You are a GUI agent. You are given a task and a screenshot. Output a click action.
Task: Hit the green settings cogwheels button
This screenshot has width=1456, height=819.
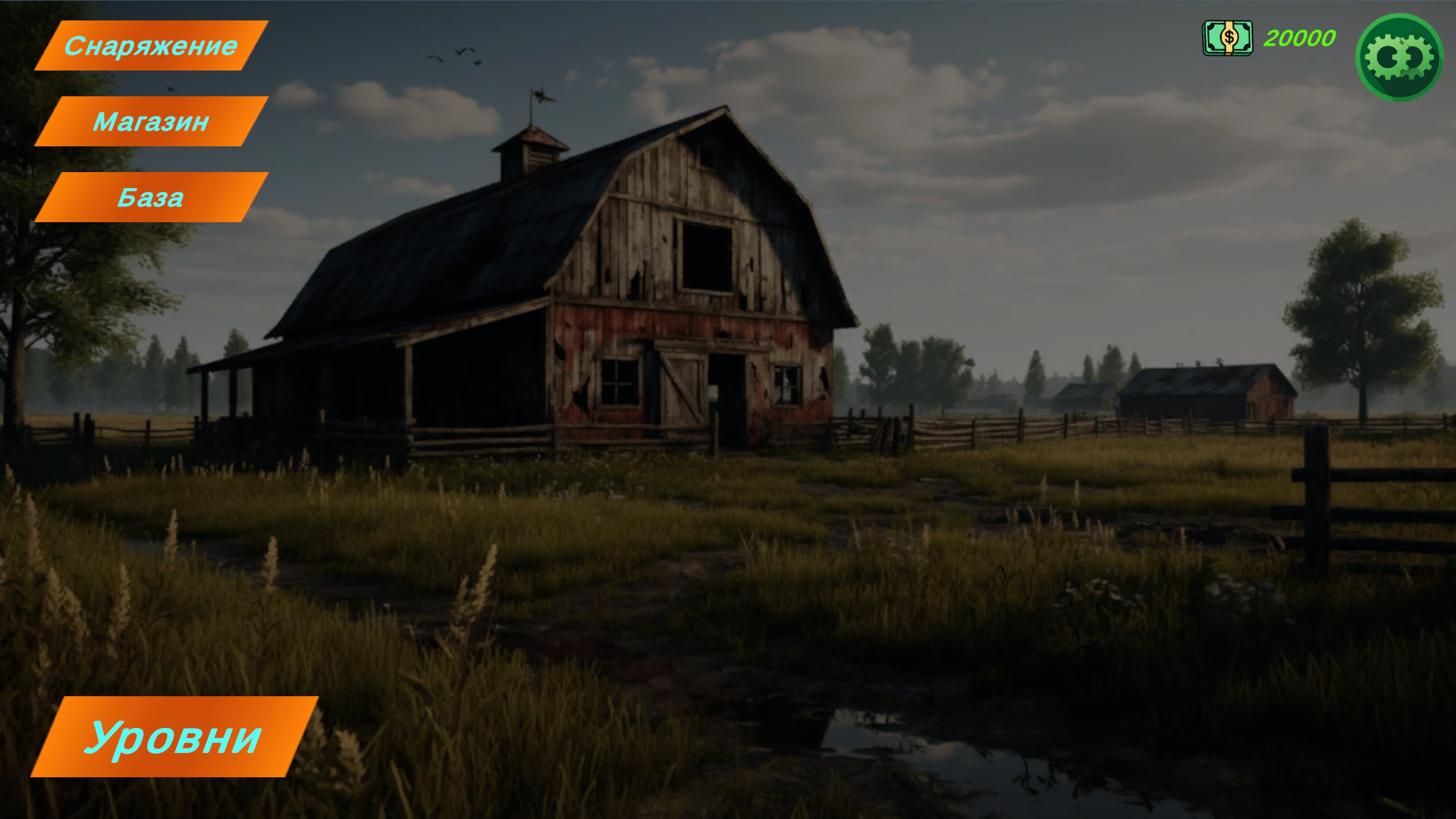1399,57
